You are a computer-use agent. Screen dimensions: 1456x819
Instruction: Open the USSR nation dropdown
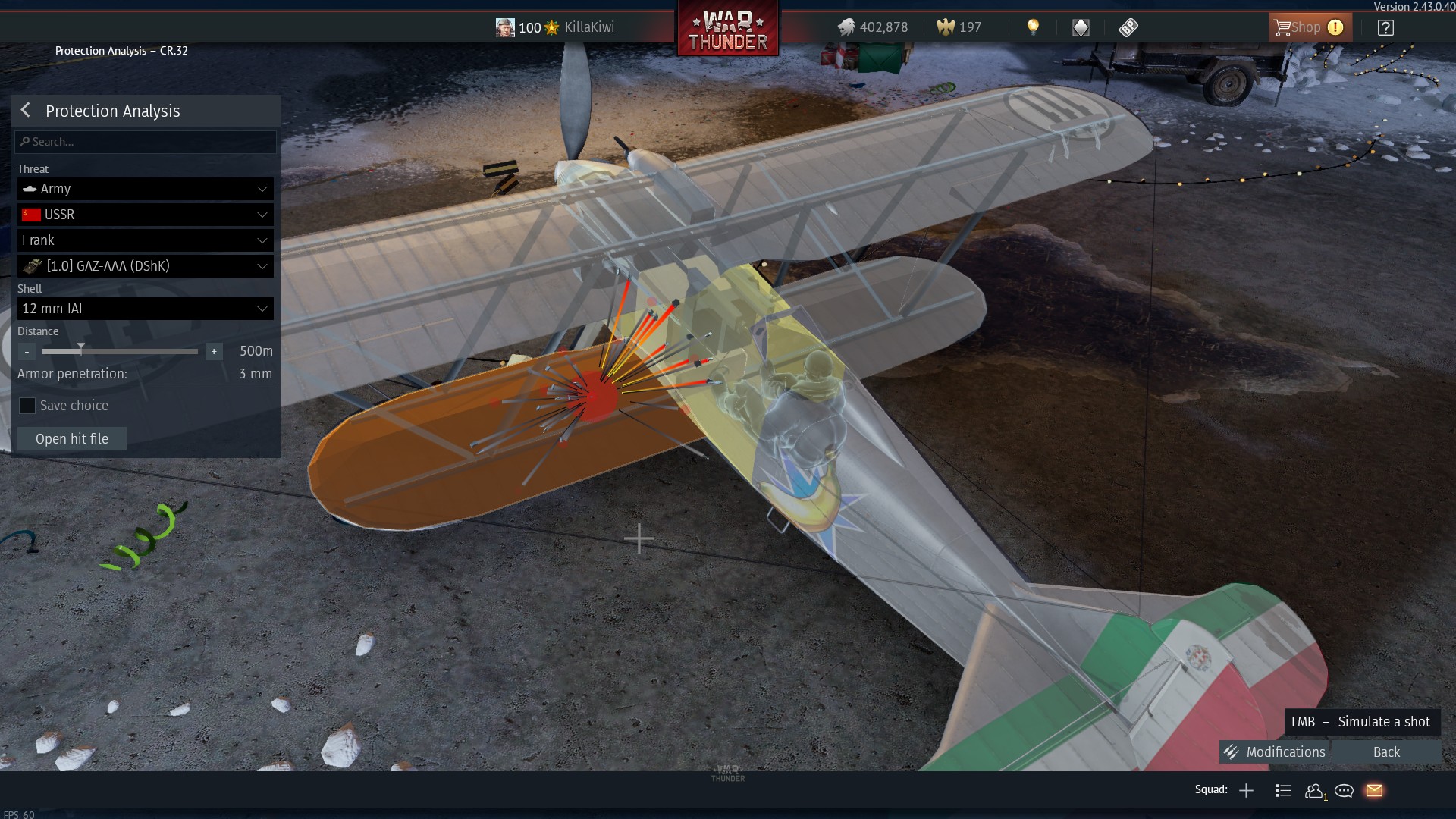coord(144,215)
